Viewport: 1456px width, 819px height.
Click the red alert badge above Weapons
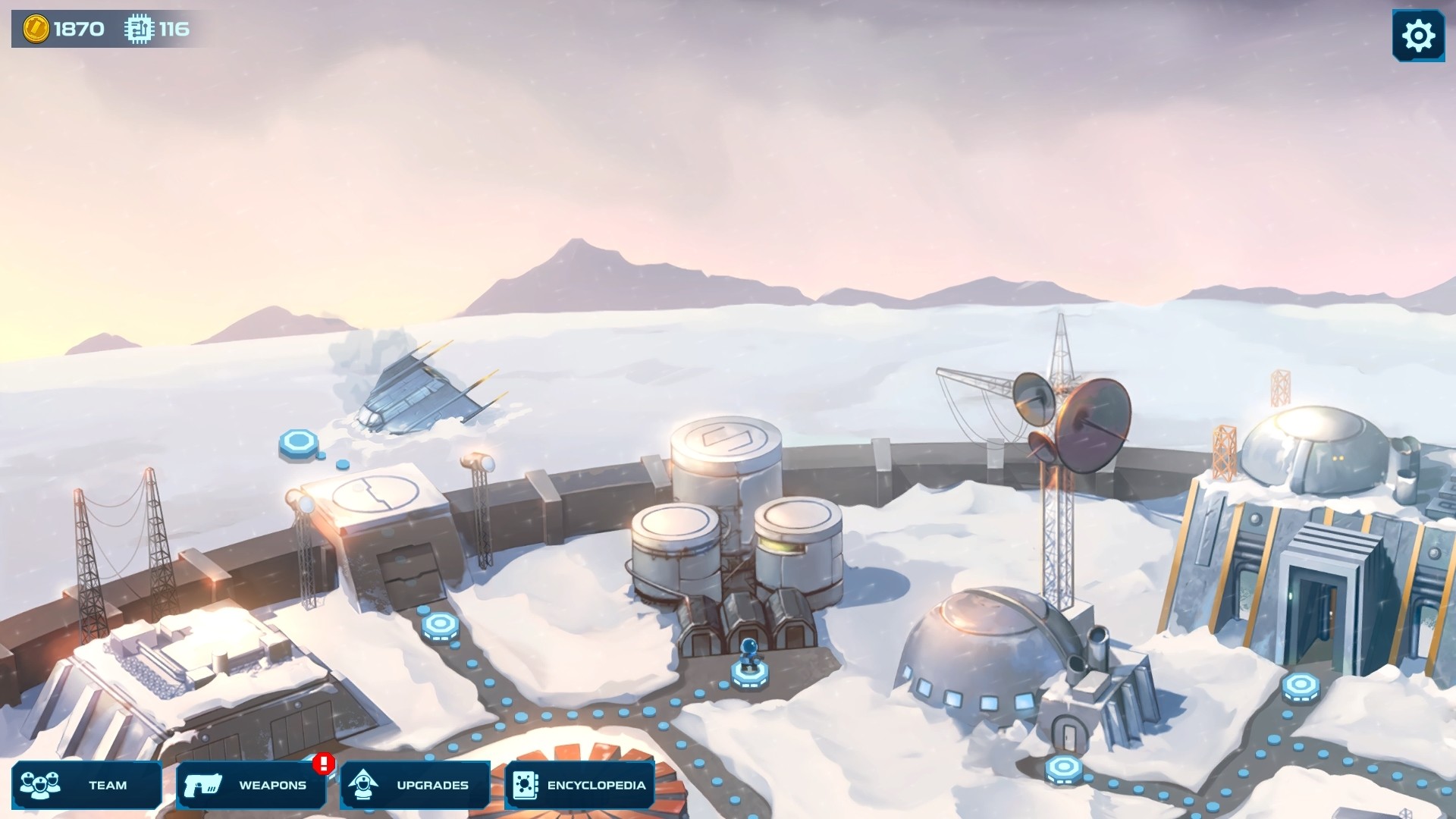click(x=322, y=764)
